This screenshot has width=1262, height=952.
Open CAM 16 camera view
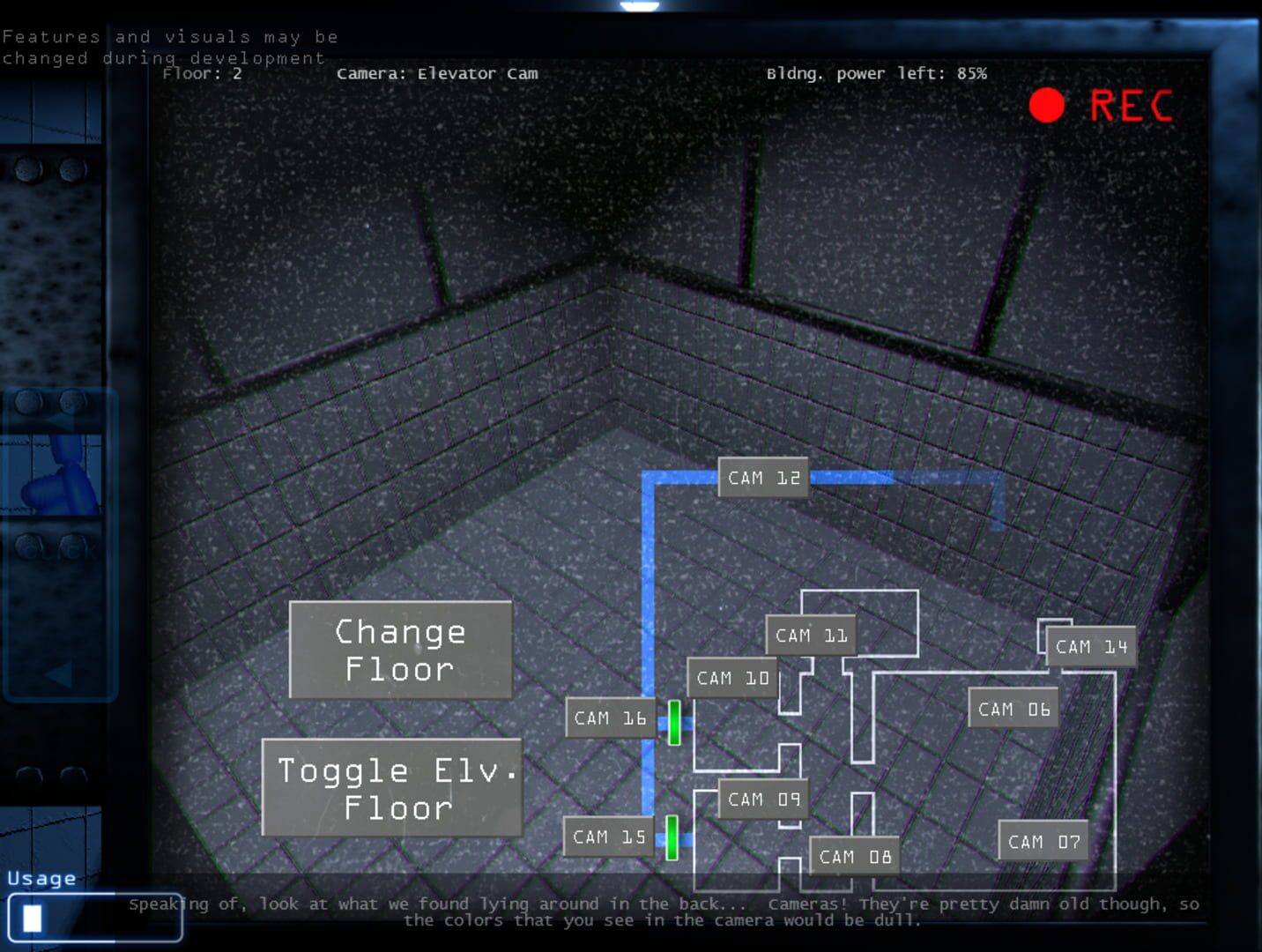[x=609, y=718]
